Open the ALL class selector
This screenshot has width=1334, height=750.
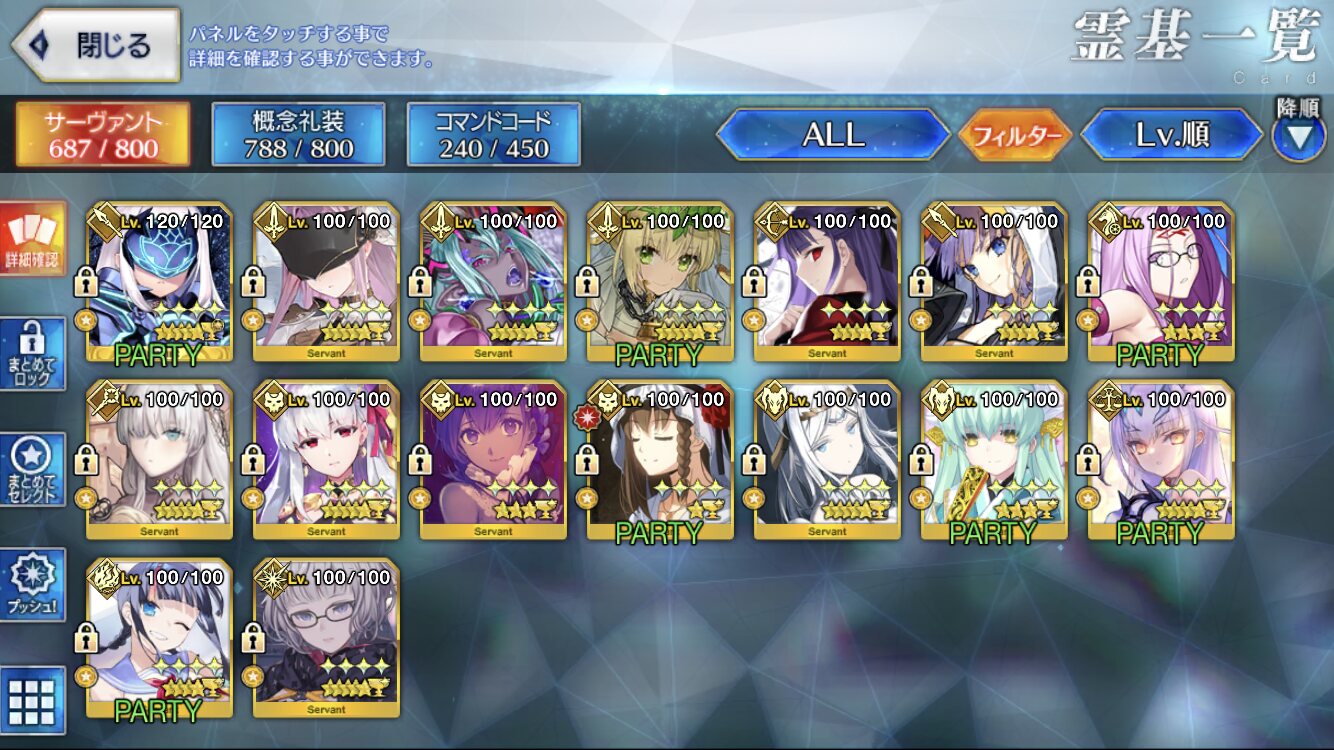[833, 134]
